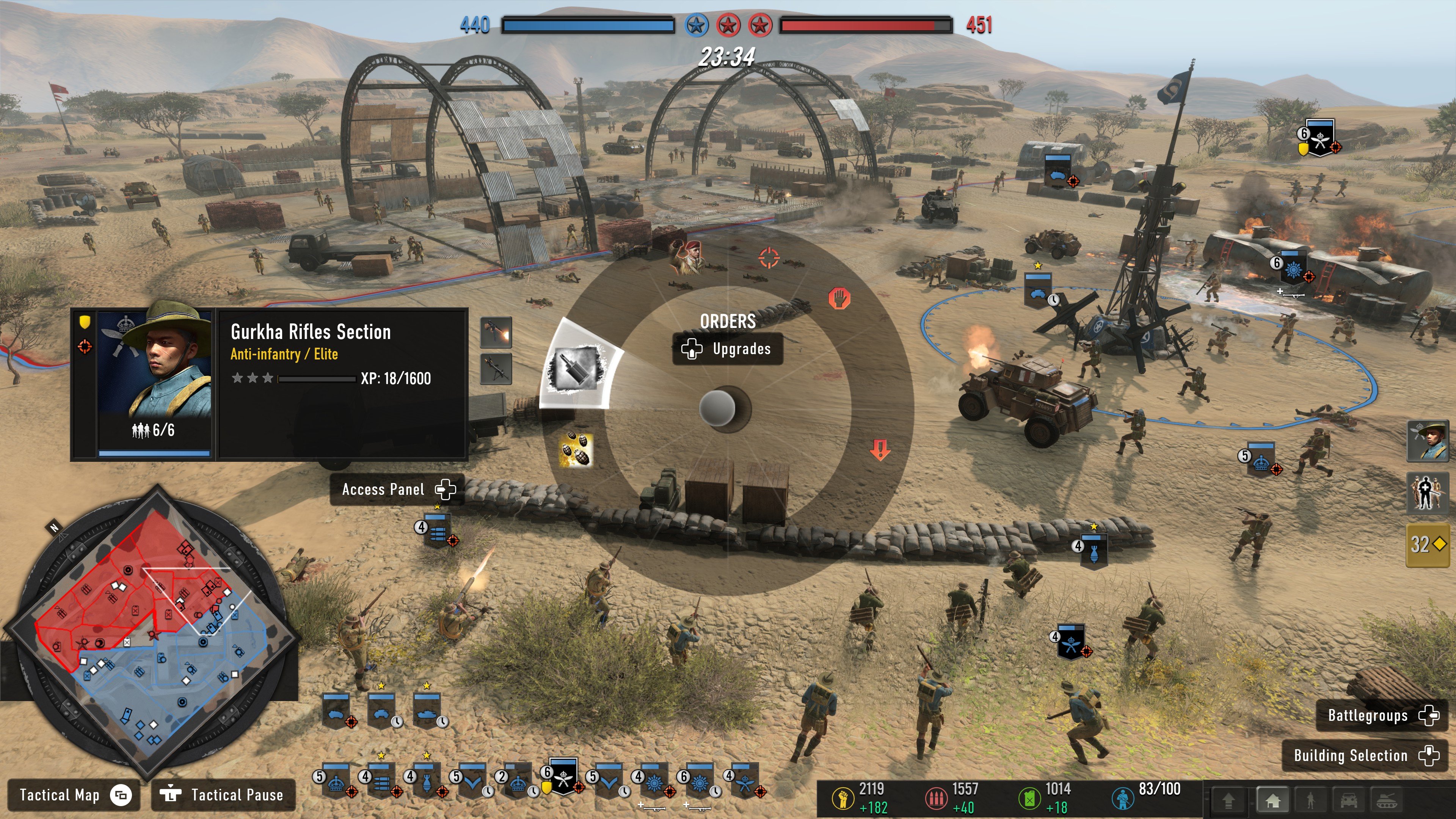Click the infantry soldier filter icon
The image size is (1456, 819).
(x=1310, y=800)
